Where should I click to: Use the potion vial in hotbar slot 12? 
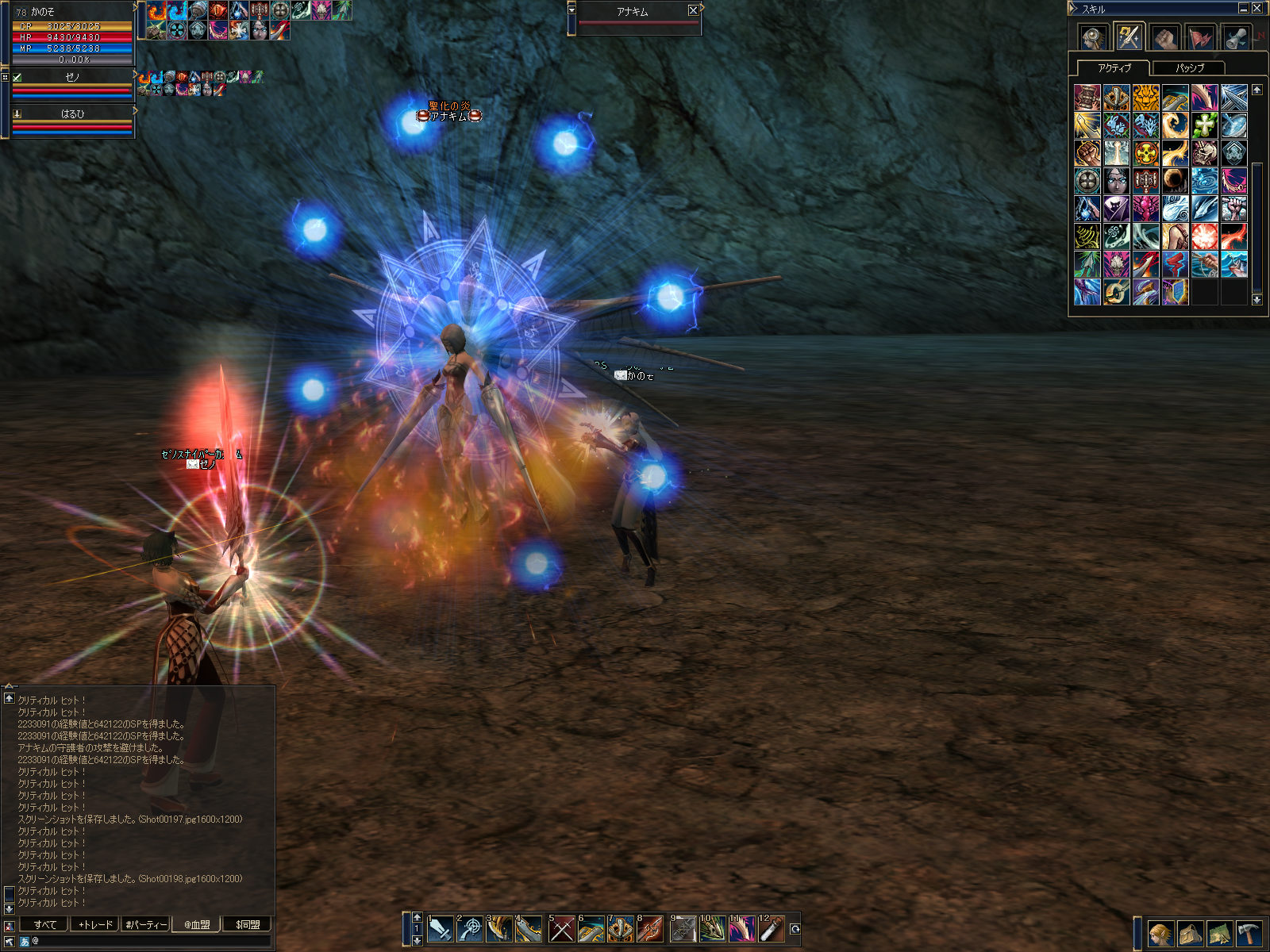(x=772, y=928)
